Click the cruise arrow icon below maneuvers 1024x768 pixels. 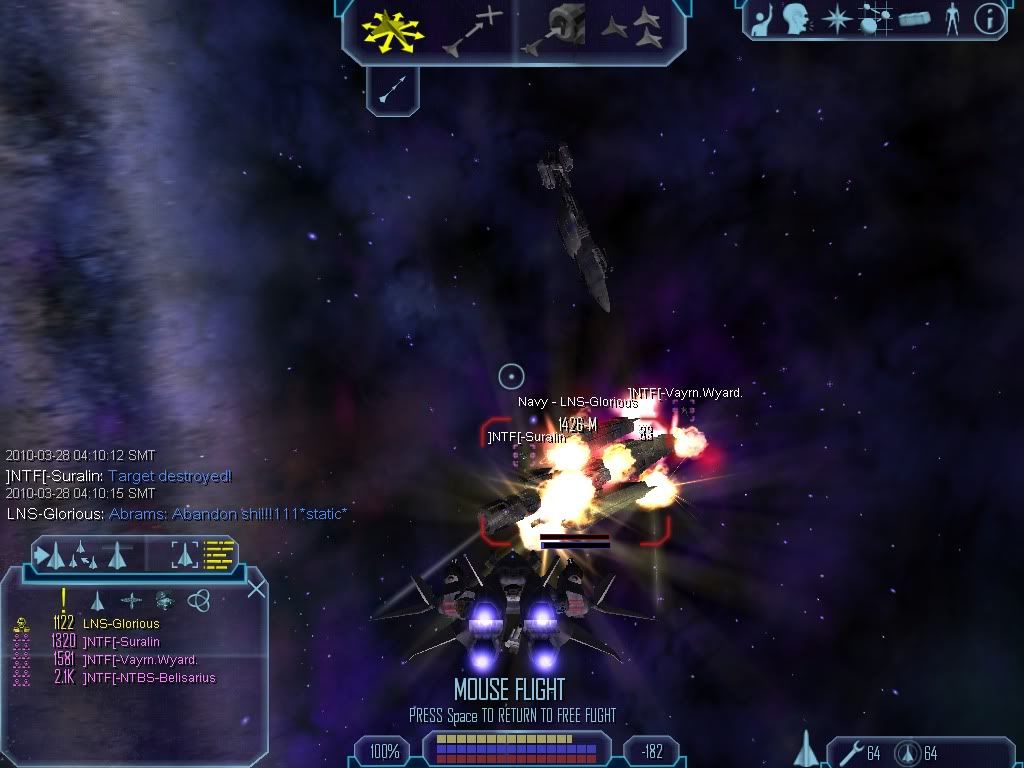click(x=392, y=91)
